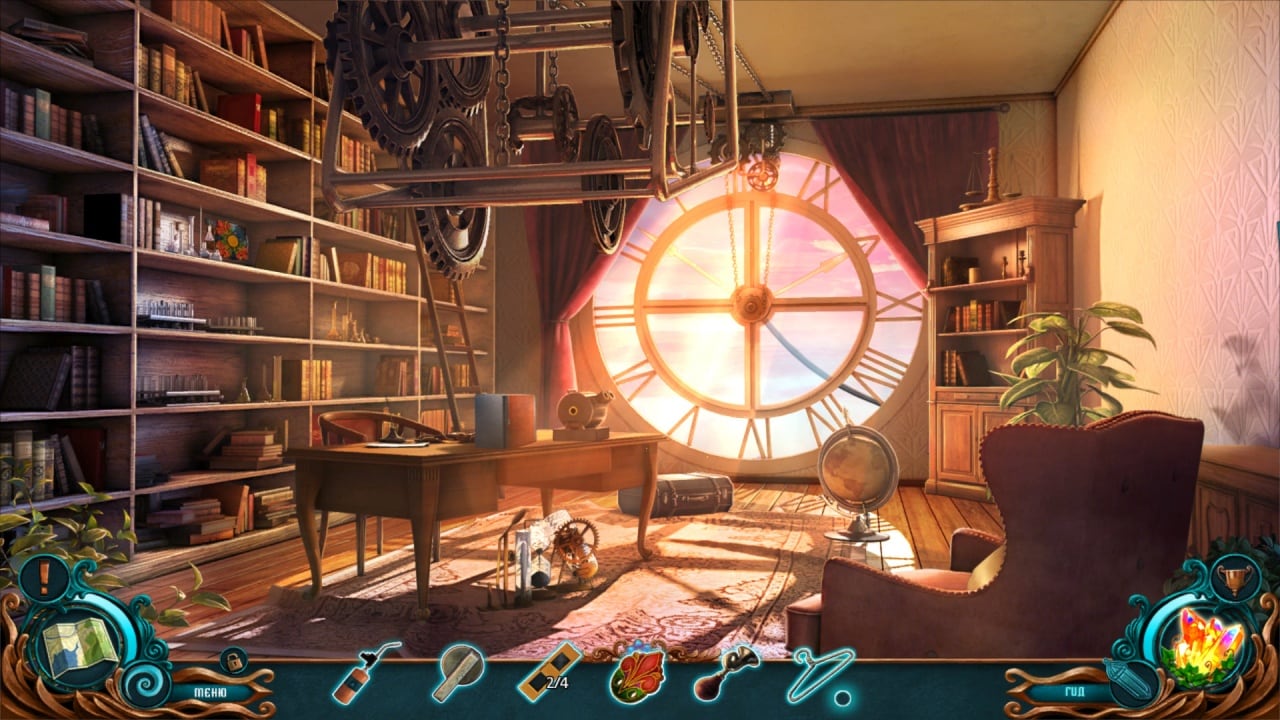Choose the red fleur-de-lis emblem item
This screenshot has width=1280, height=720.
(x=637, y=672)
